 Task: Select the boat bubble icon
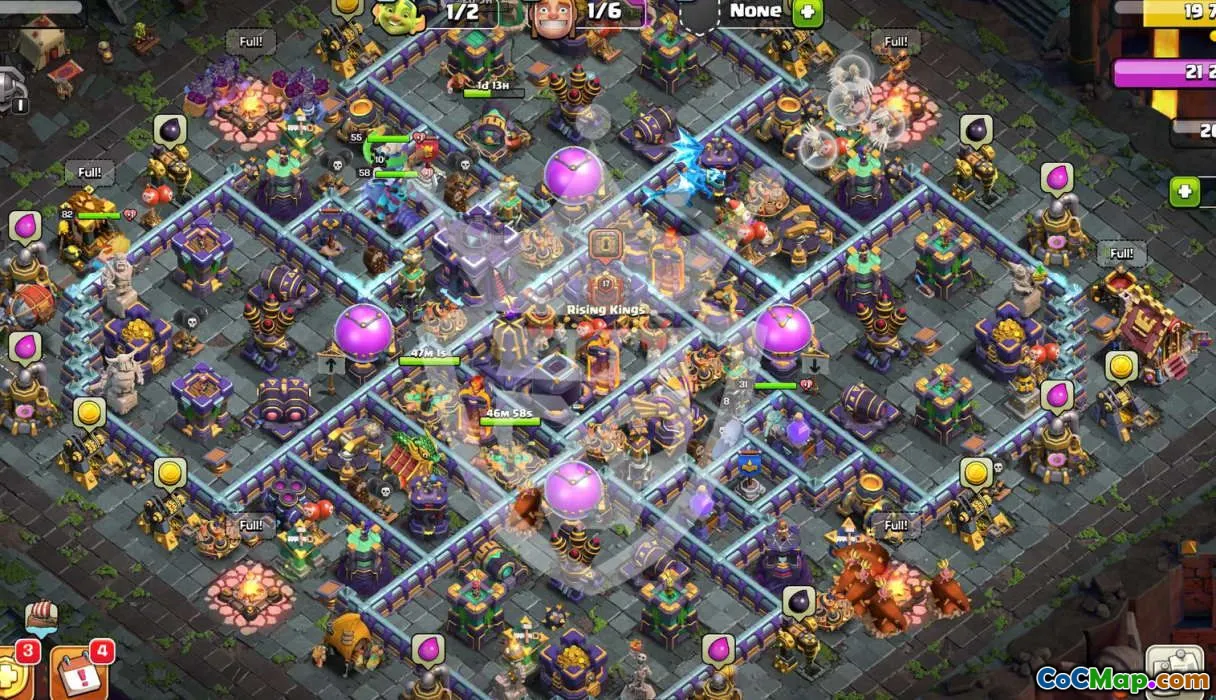[41, 617]
